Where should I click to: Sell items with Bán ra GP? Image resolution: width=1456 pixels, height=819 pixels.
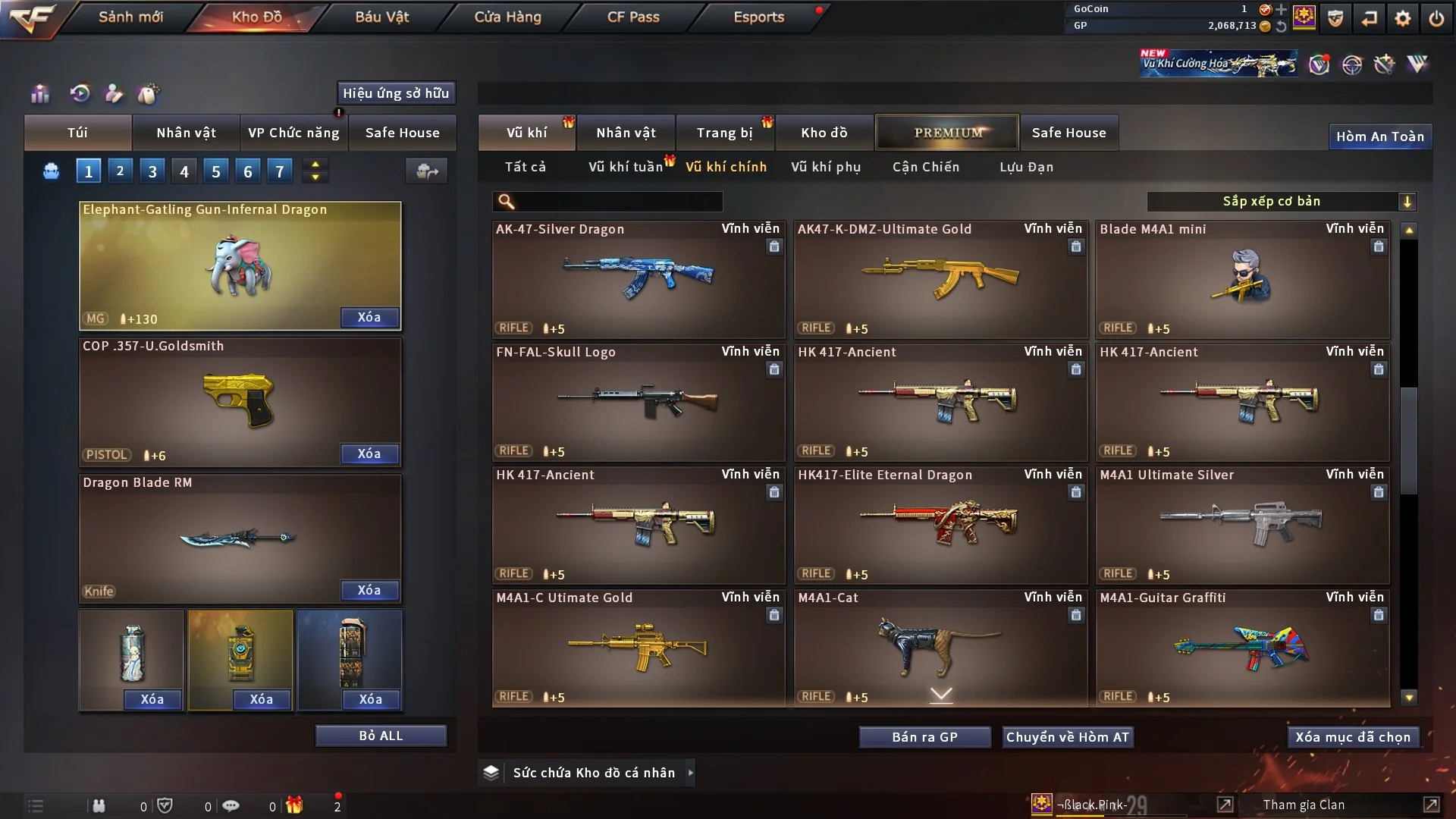(924, 737)
